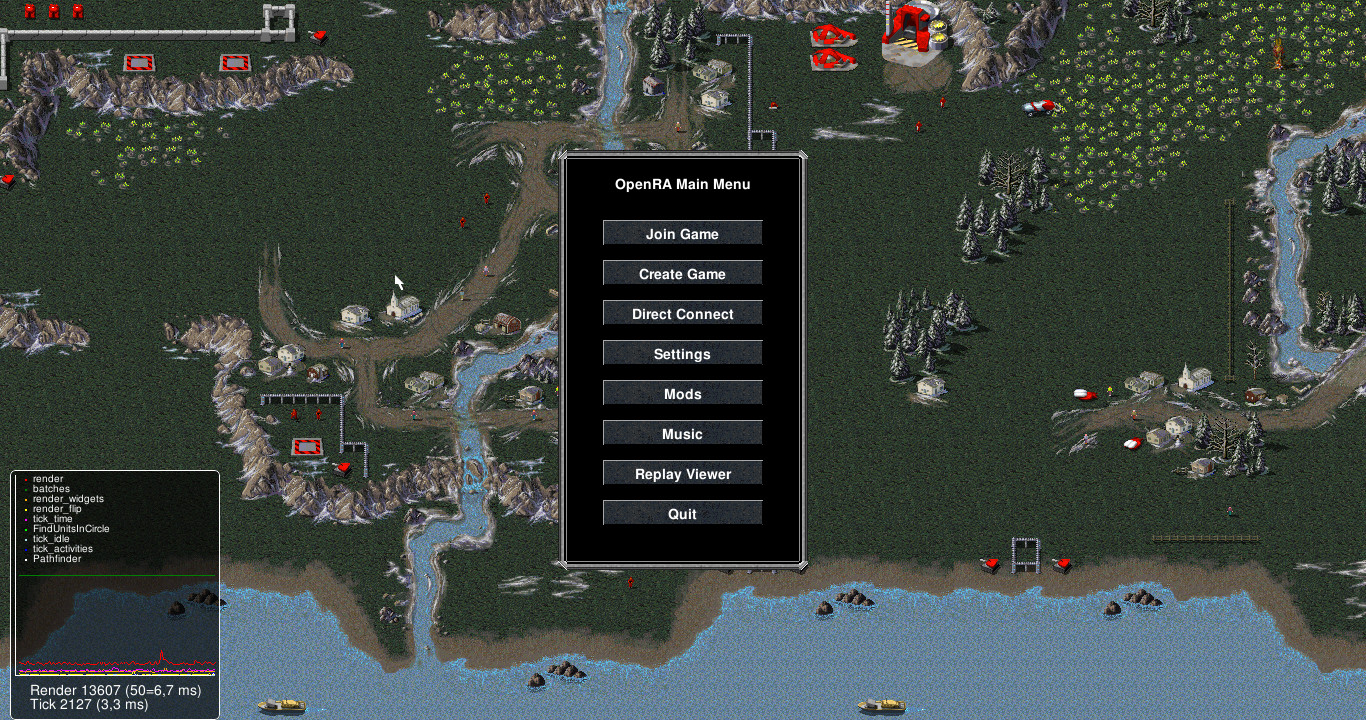Open the Create Game screen
This screenshot has width=1366, height=720.
tap(682, 273)
